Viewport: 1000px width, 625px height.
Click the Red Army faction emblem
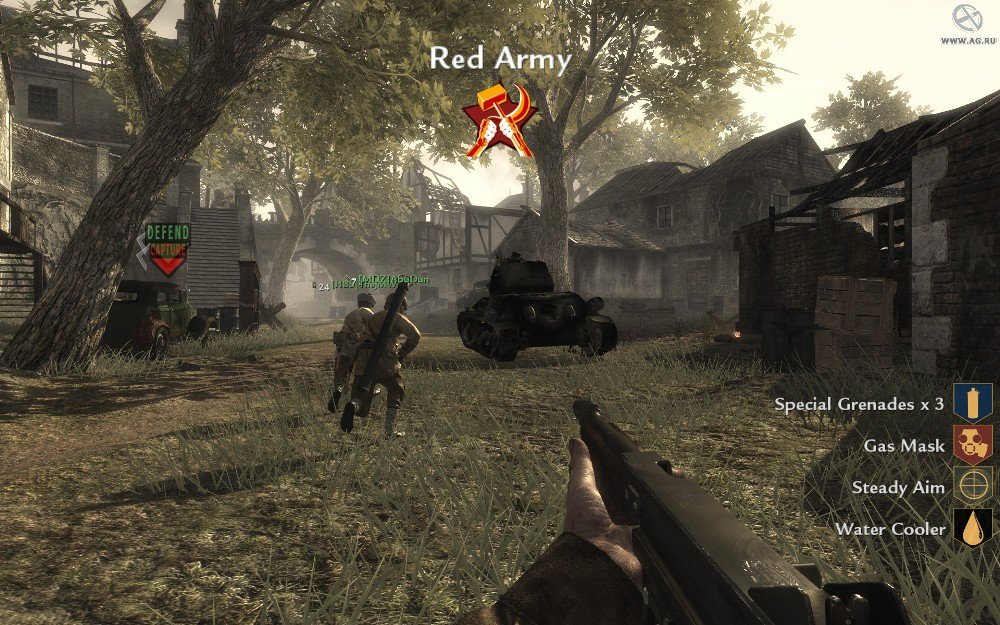(x=500, y=119)
